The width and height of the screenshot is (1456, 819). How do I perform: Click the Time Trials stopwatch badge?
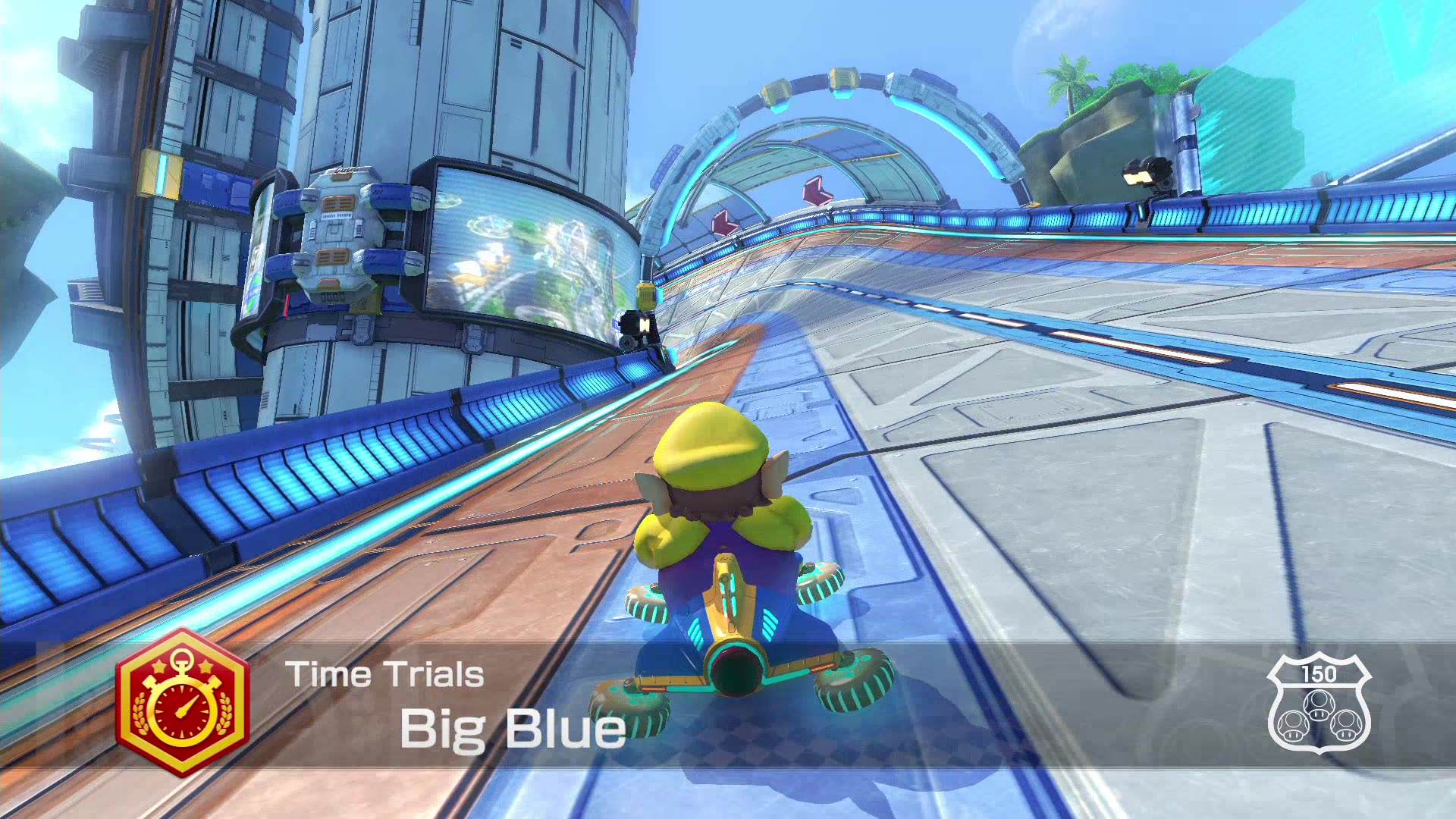(x=183, y=703)
